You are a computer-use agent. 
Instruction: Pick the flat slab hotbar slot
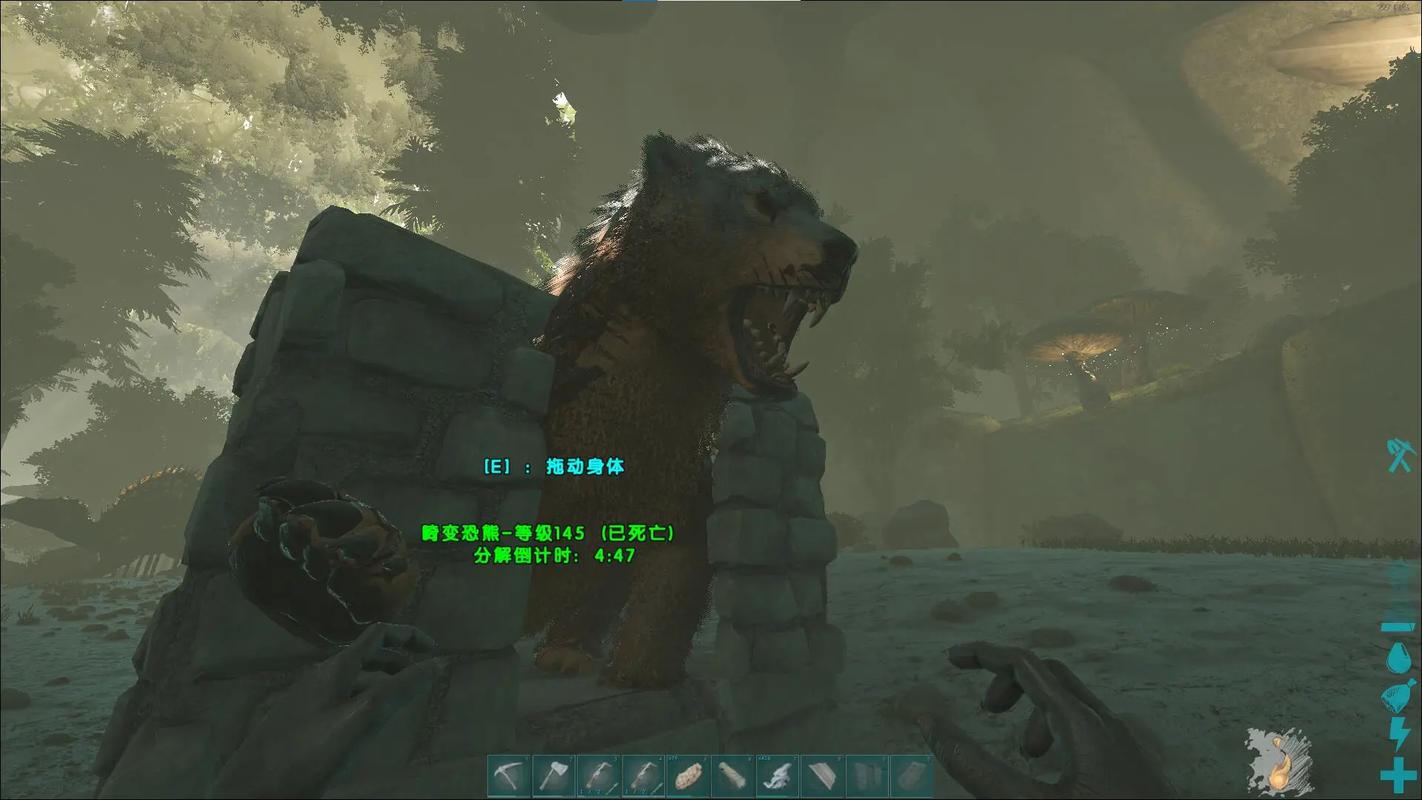tap(824, 776)
